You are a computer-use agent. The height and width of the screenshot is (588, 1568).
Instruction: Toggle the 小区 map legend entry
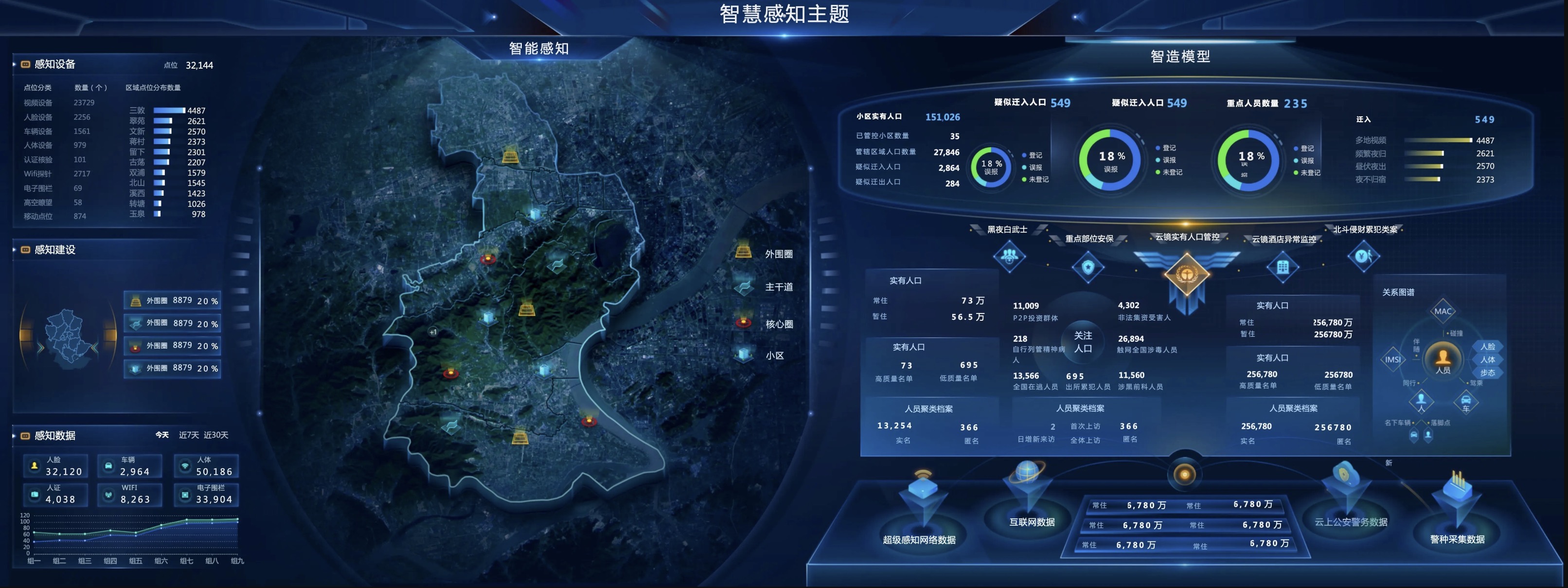coord(774,355)
